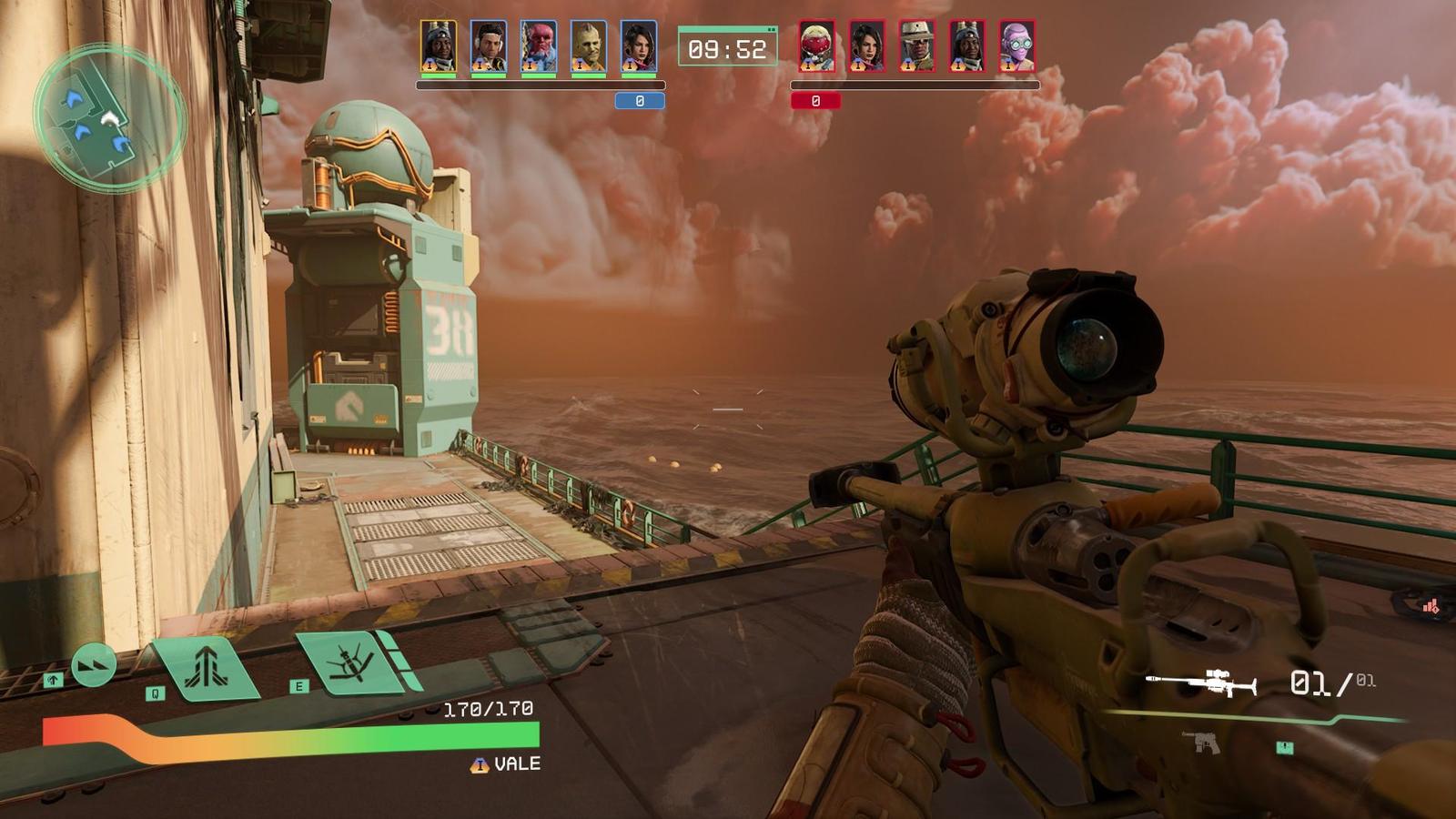Click the red network signal bars icon
This screenshot has width=1456, height=819.
tap(1431, 606)
